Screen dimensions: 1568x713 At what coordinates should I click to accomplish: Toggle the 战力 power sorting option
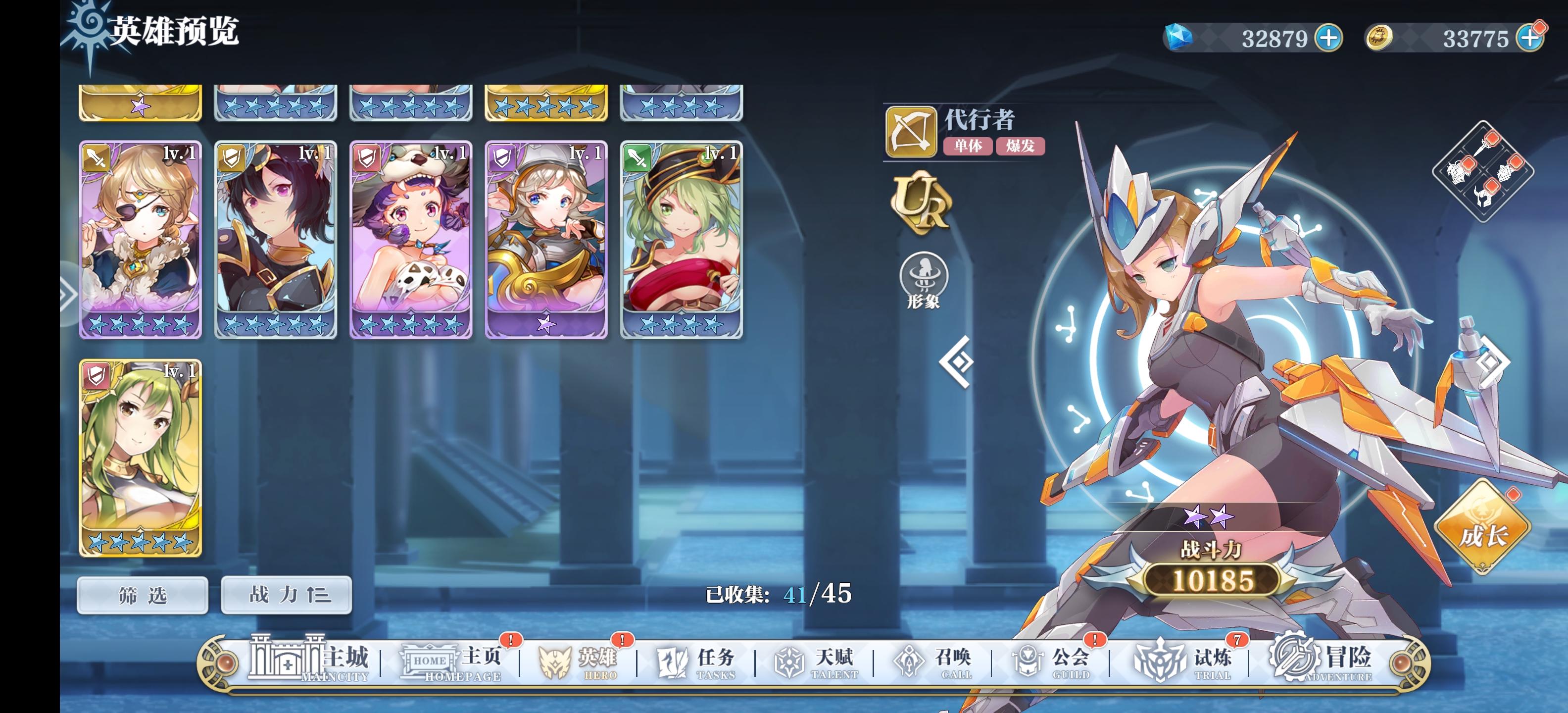click(286, 596)
